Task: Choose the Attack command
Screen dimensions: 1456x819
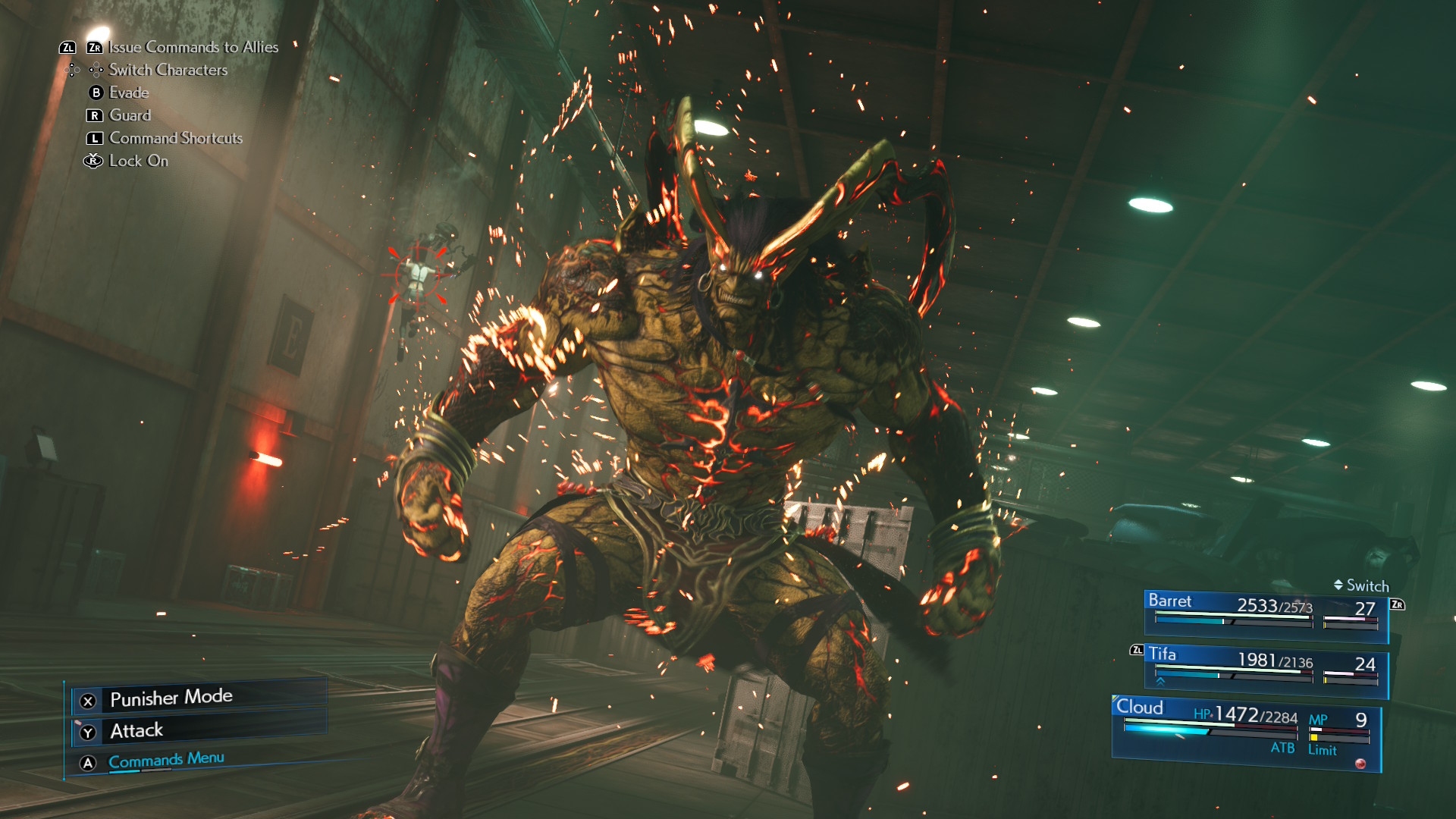Action: (136, 731)
